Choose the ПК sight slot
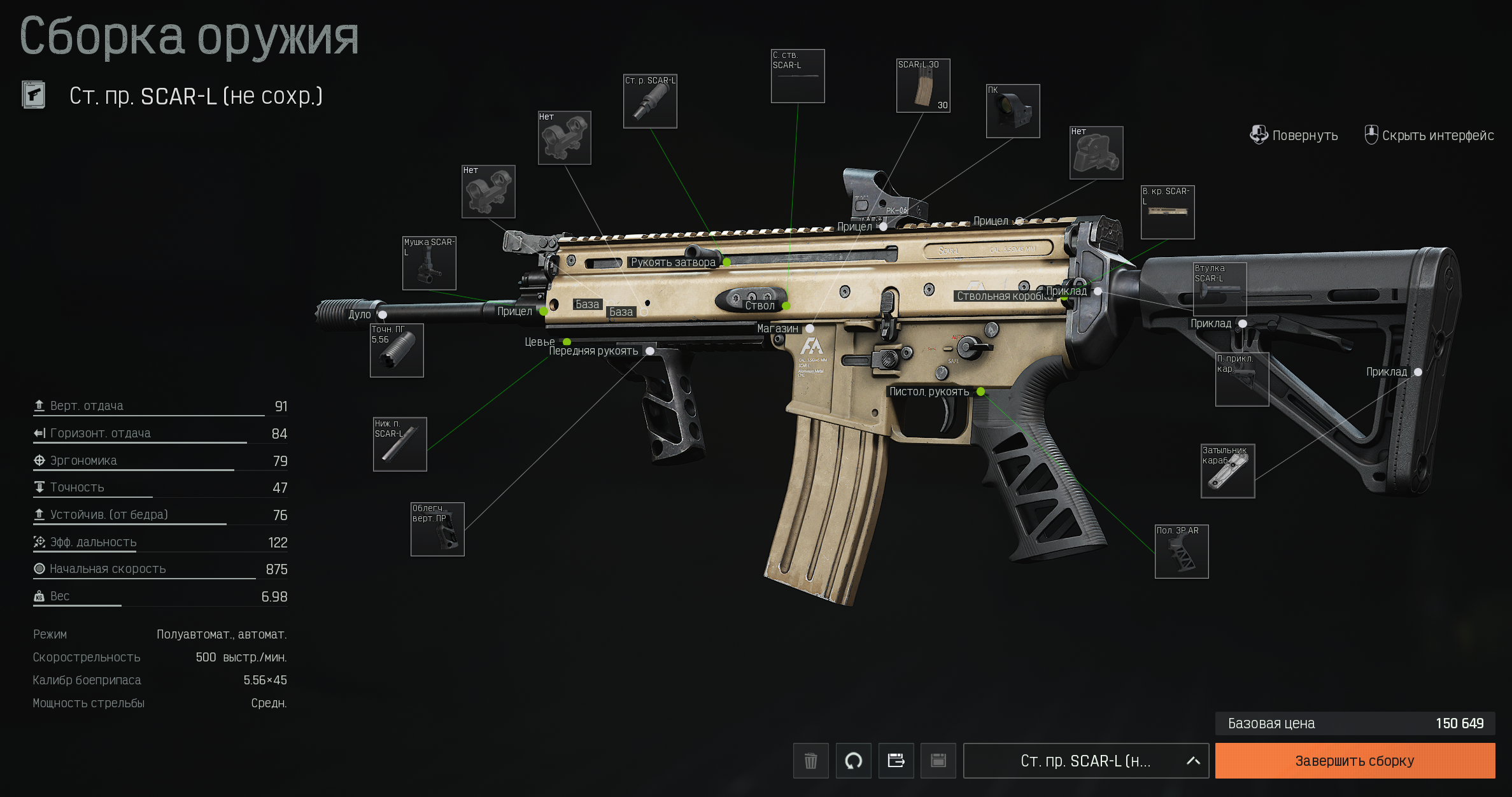Screen dimensions: 1512x797 click(x=1013, y=111)
